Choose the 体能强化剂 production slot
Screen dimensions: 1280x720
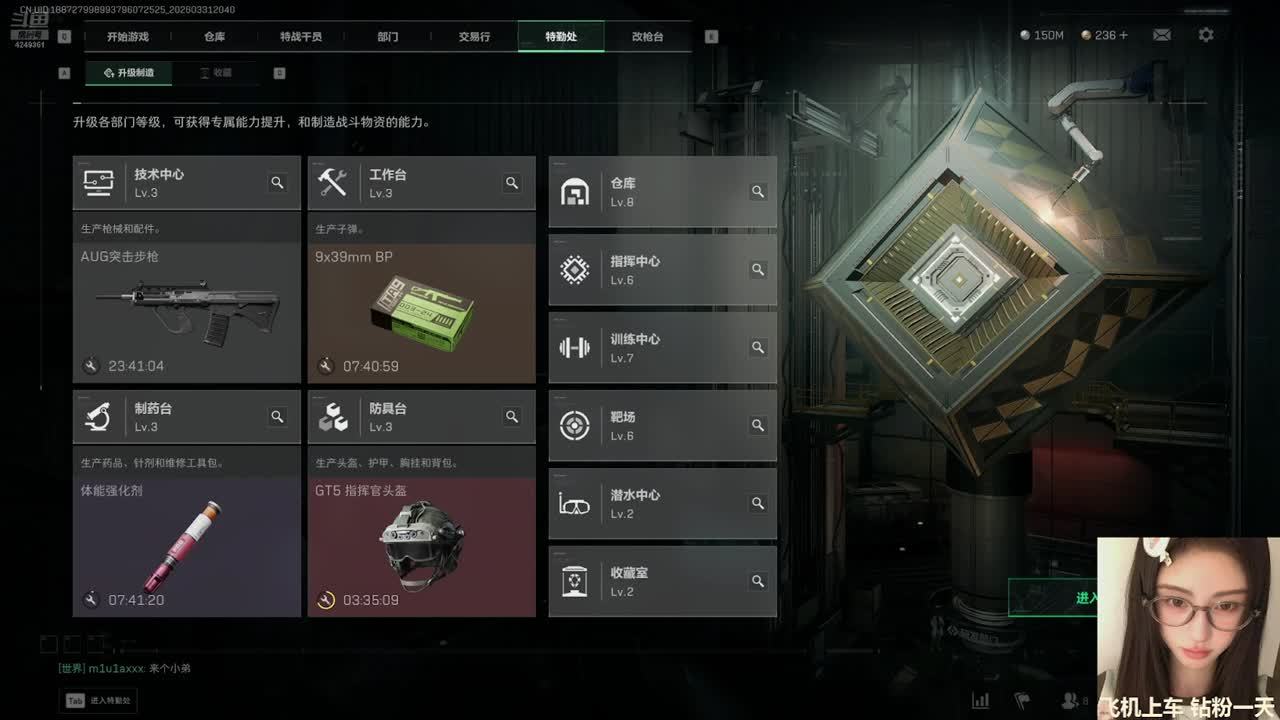click(x=186, y=545)
